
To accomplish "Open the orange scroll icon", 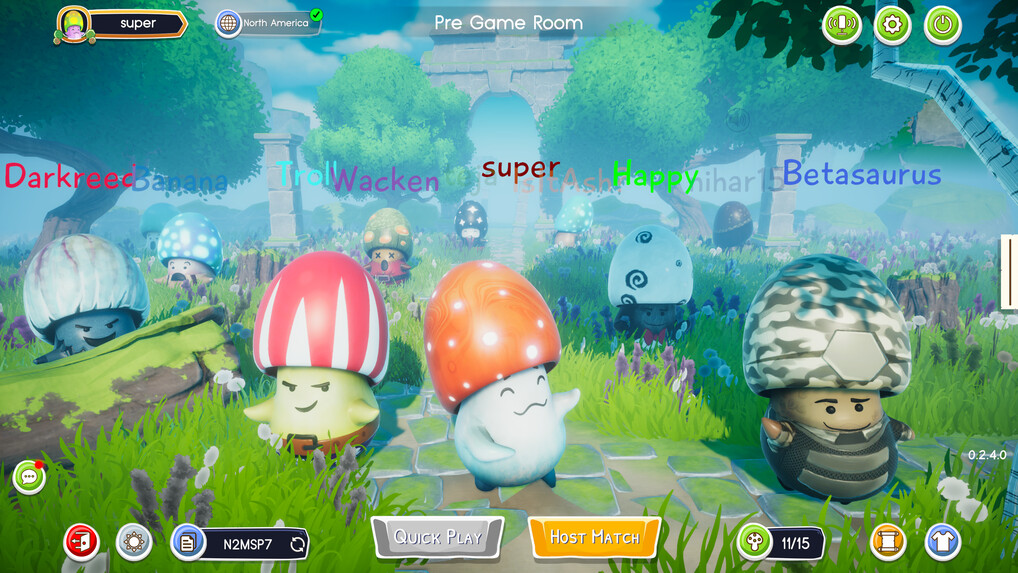I will click(x=888, y=542).
